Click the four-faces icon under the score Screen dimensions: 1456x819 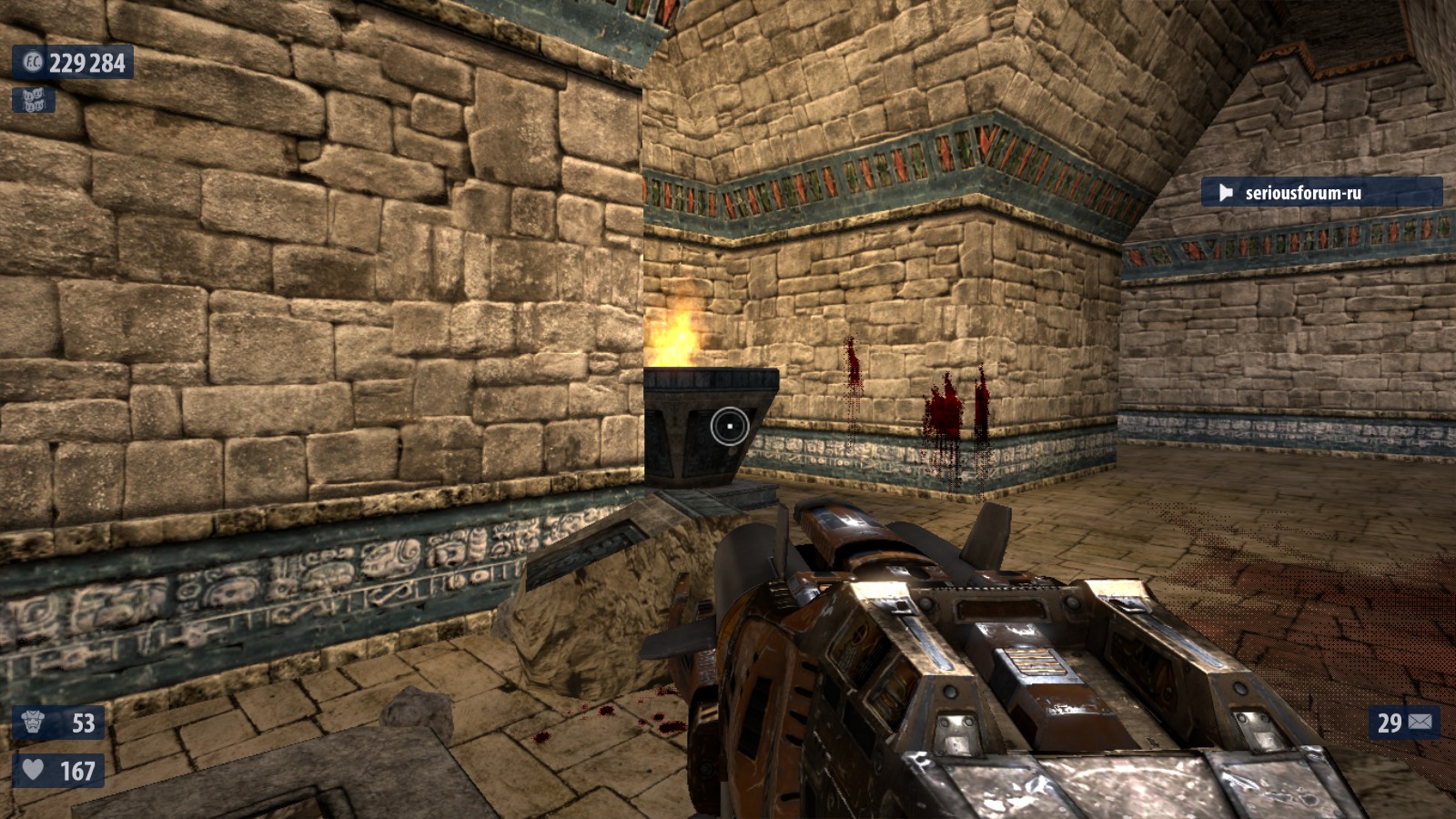point(34,100)
